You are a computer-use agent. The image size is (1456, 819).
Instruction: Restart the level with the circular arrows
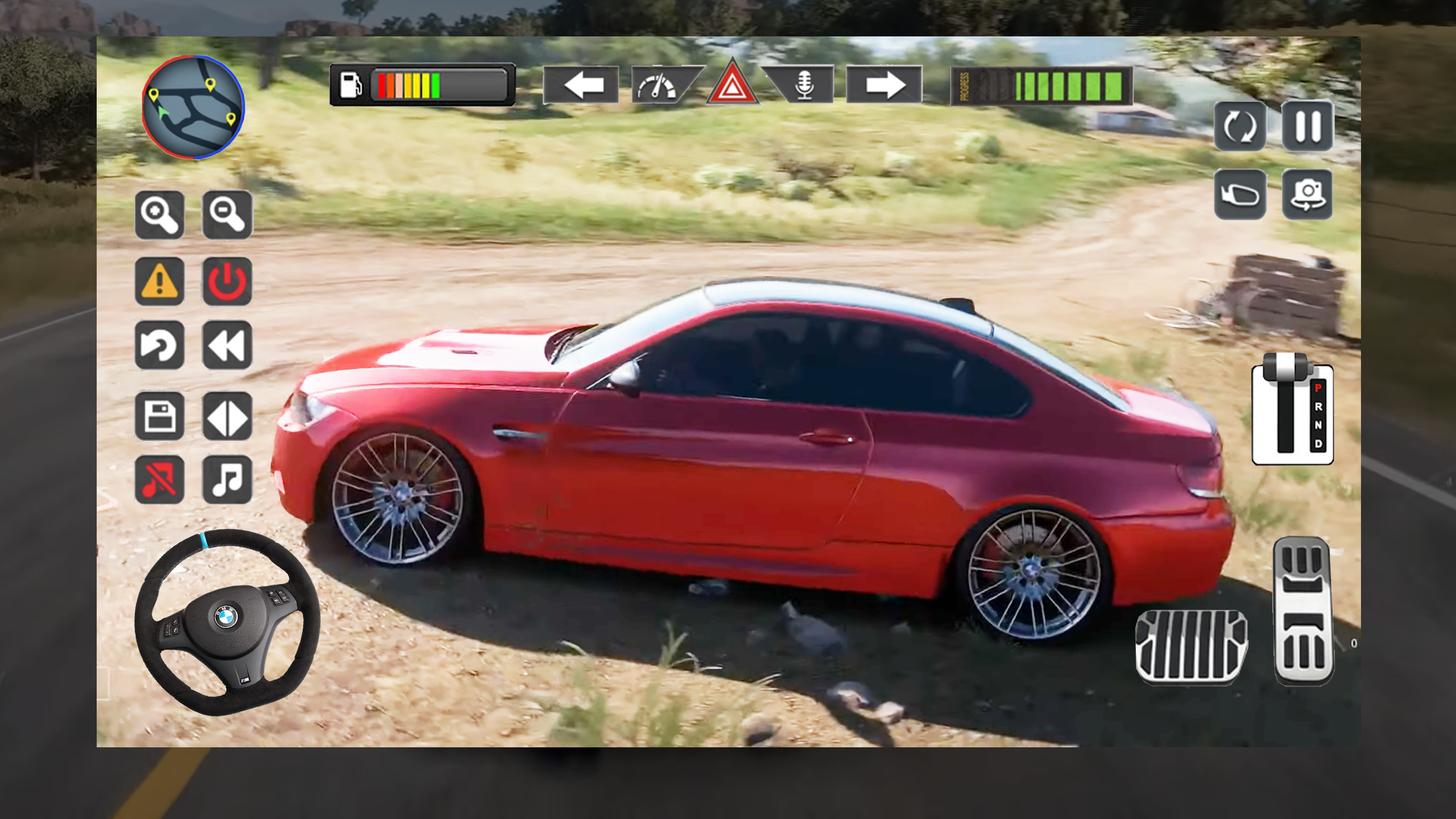pyautogui.click(x=1241, y=126)
